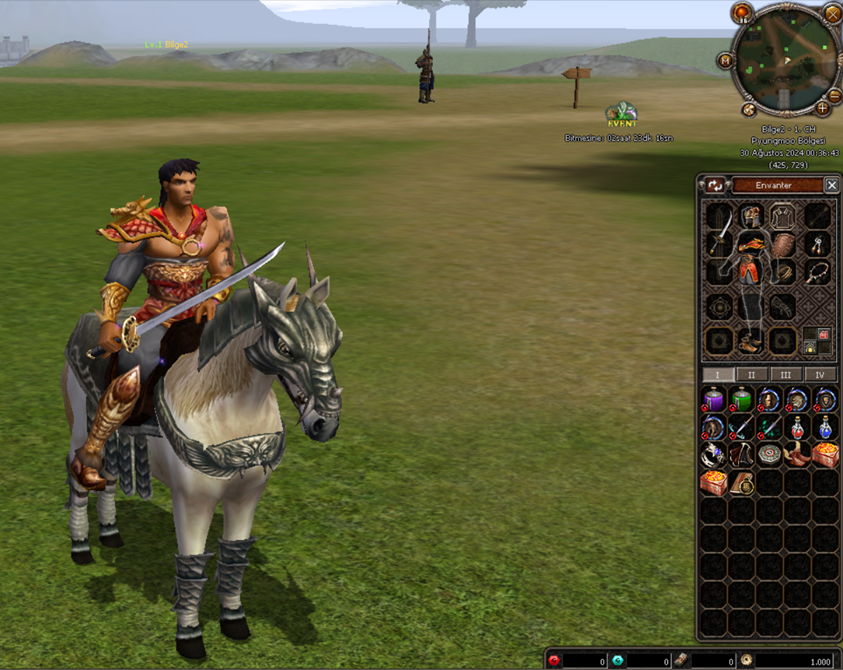Click the equipped shield slot

coord(783,246)
